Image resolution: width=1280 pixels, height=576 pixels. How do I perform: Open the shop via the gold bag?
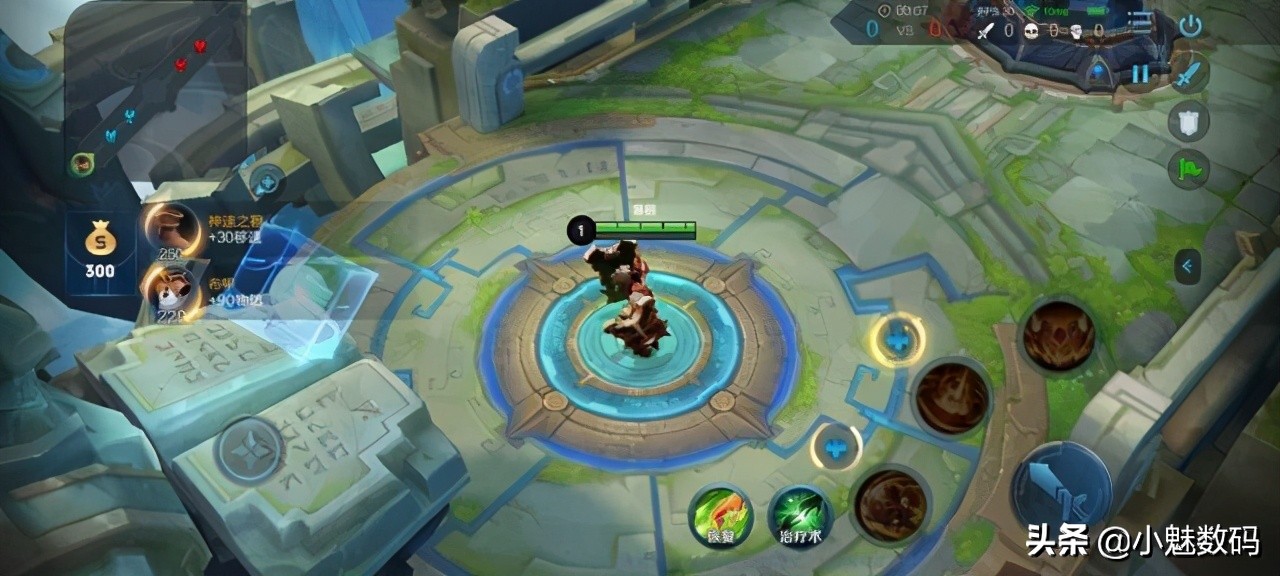(x=99, y=248)
